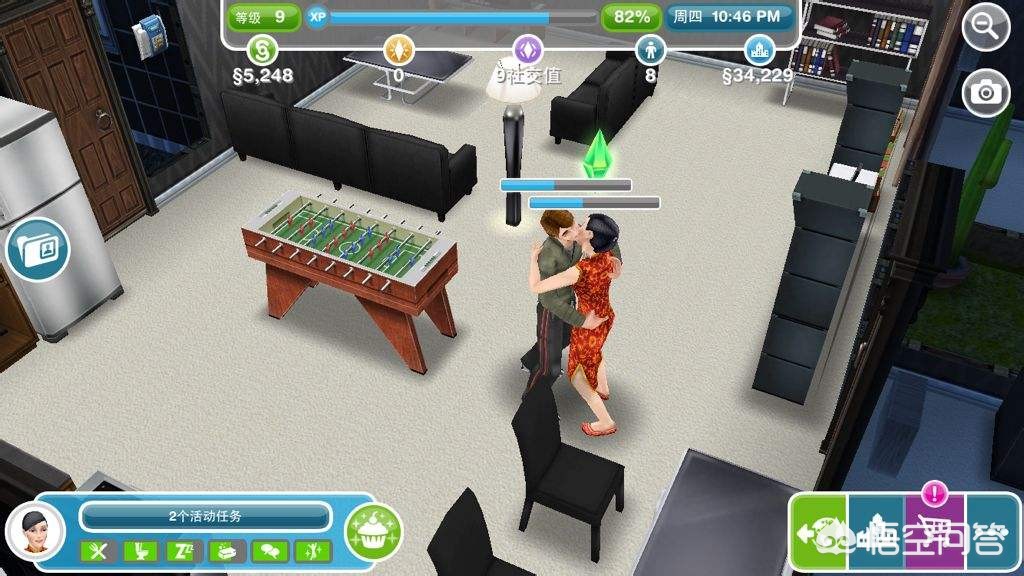The height and width of the screenshot is (576, 1024).
Task: Open the sim contacts card button
Action: click(x=37, y=249)
